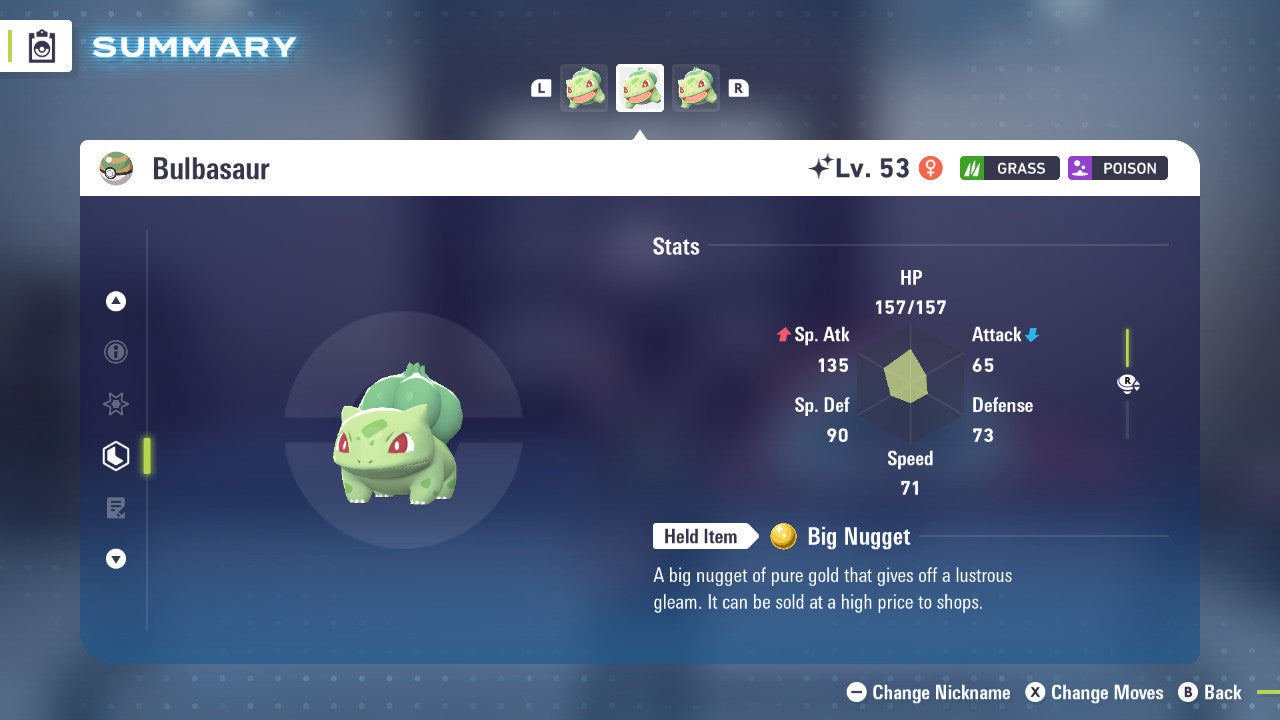1280x720 pixels.
Task: Click the Summary clipboard icon
Action: [41, 46]
